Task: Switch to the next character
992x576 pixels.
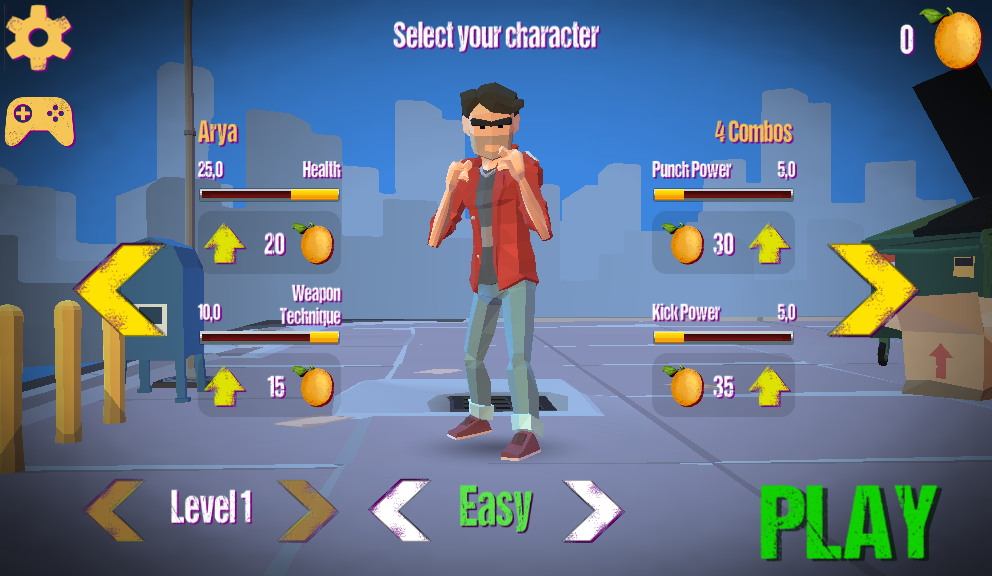Action: [870, 290]
